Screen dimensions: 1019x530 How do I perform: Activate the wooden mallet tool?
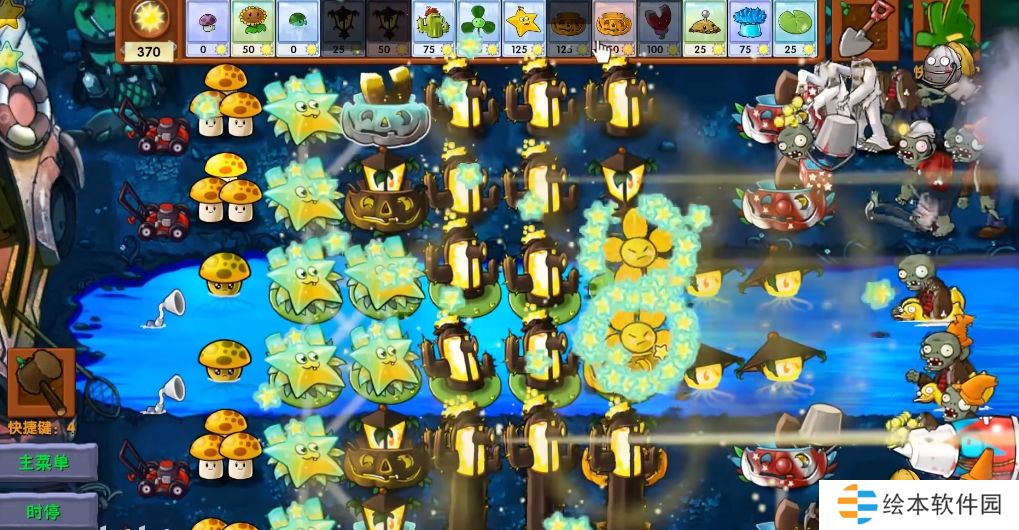(42, 381)
